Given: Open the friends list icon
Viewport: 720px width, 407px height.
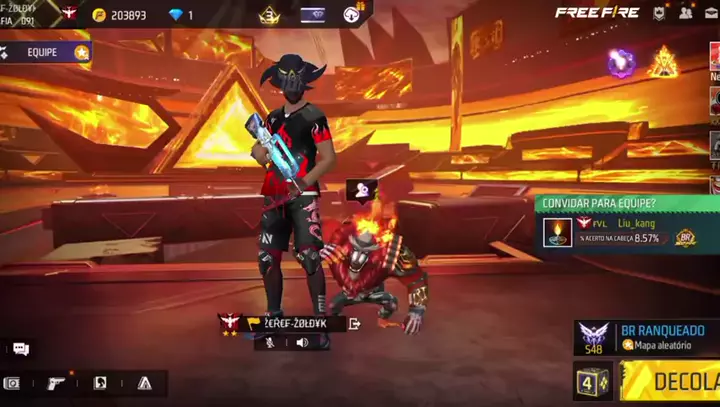Looking at the screenshot, I should click(686, 13).
